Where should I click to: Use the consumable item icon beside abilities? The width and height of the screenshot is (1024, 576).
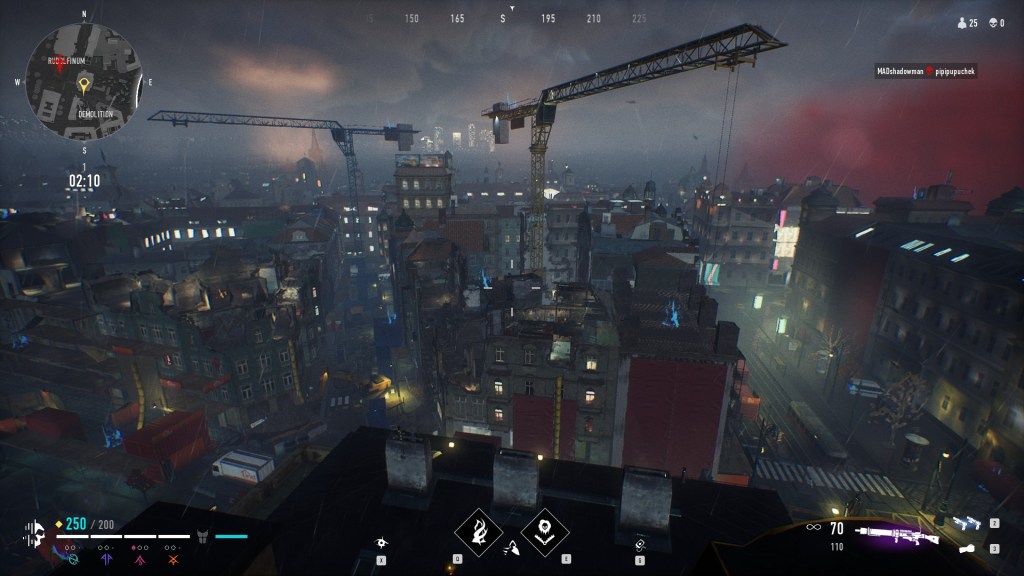click(642, 543)
